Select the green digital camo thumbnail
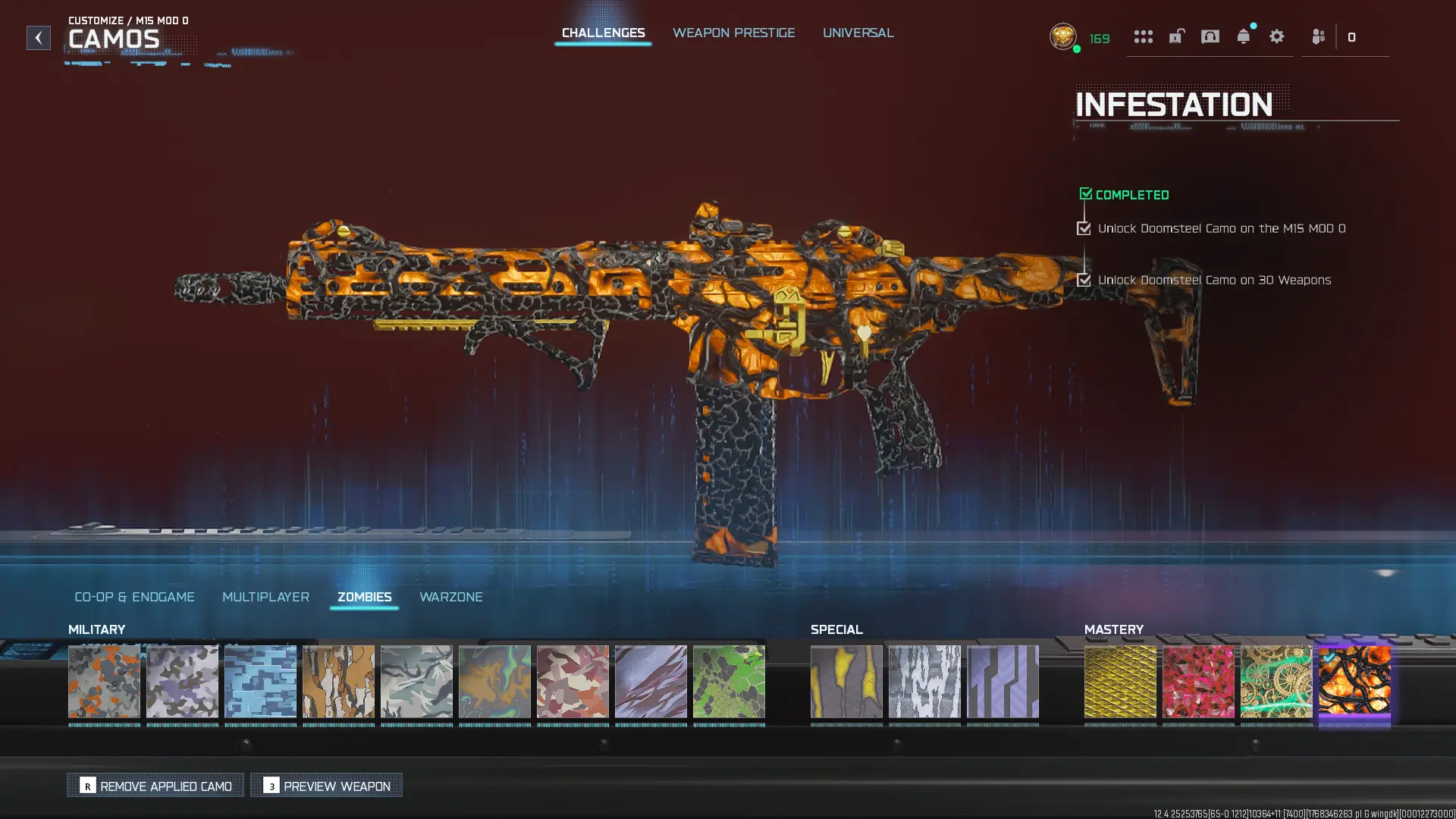 pyautogui.click(x=728, y=682)
